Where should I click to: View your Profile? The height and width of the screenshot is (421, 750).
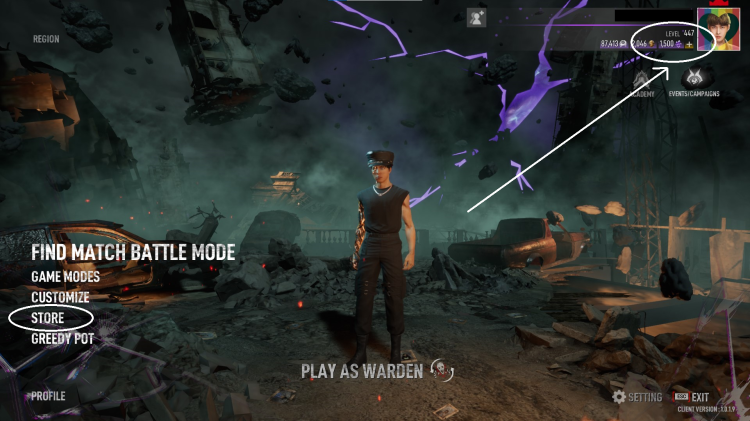click(x=48, y=396)
